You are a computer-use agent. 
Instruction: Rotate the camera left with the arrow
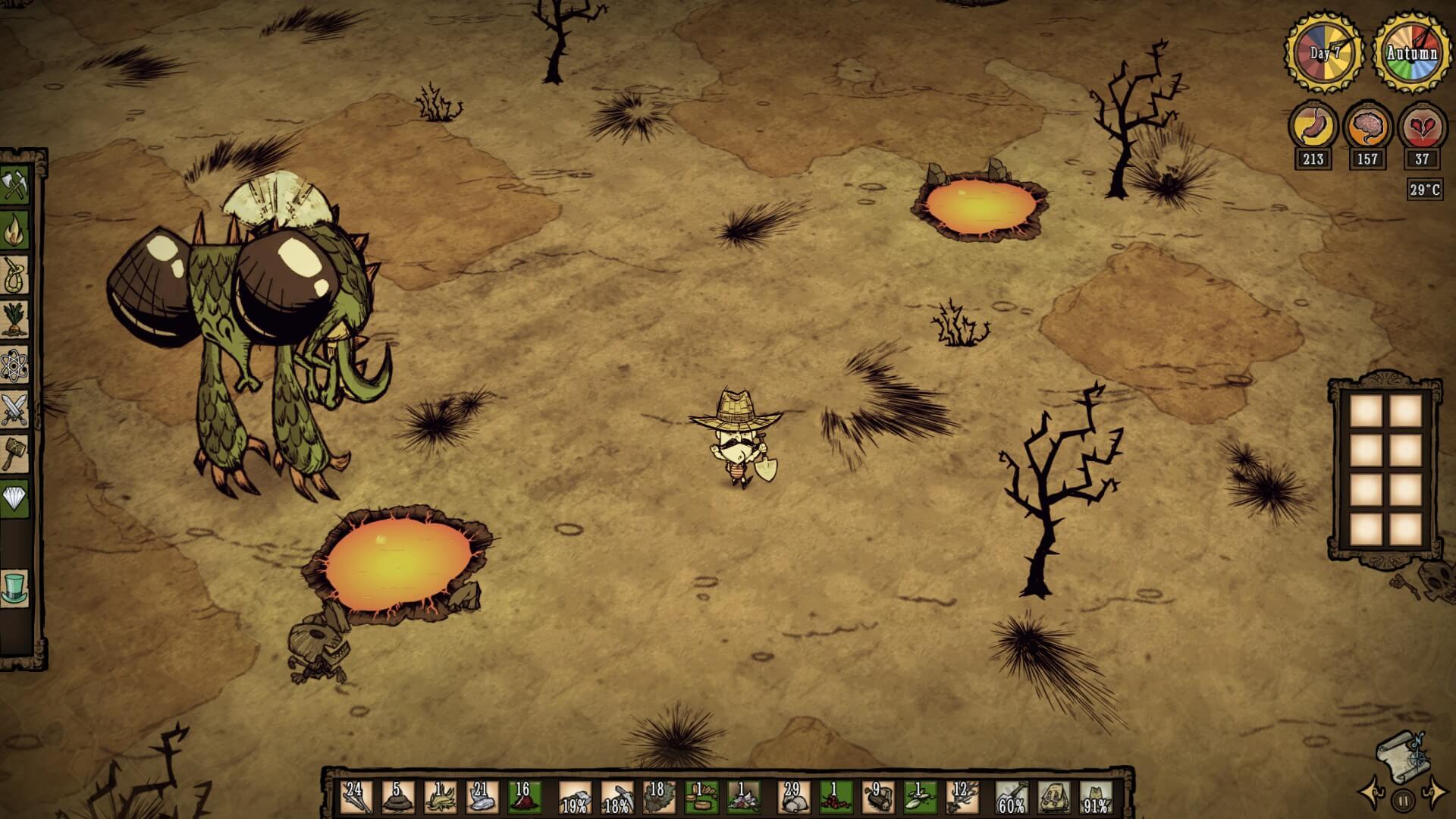(x=1371, y=793)
